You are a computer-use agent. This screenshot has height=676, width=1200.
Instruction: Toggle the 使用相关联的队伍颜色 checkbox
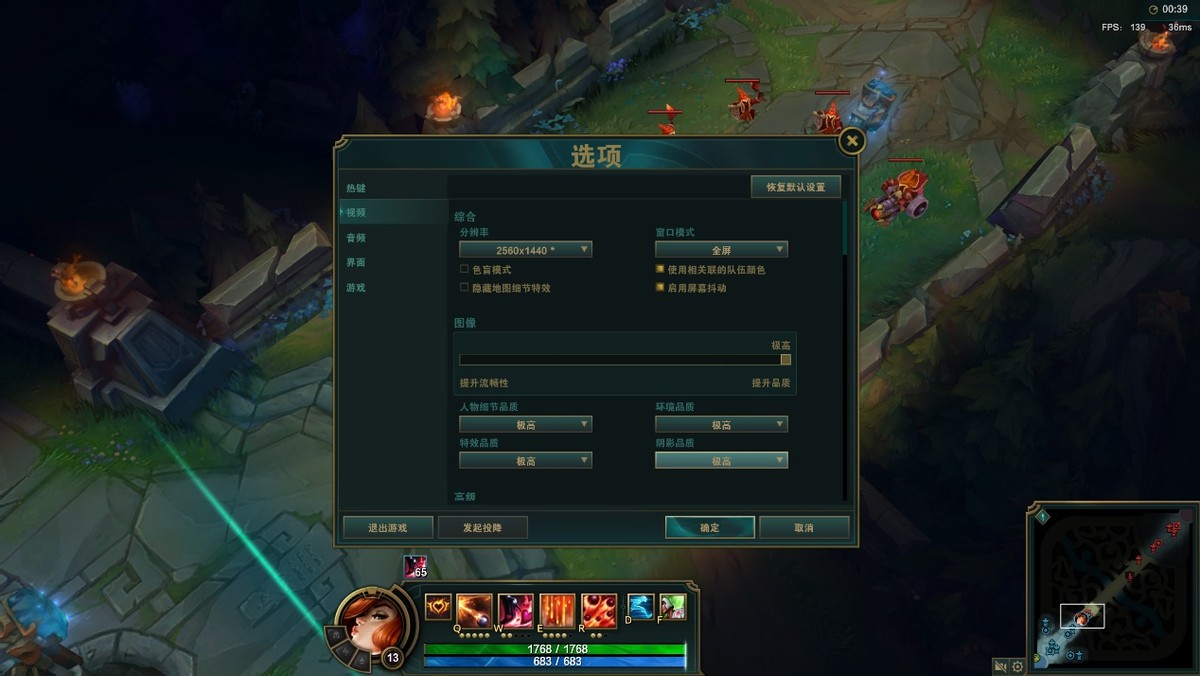tap(660, 270)
